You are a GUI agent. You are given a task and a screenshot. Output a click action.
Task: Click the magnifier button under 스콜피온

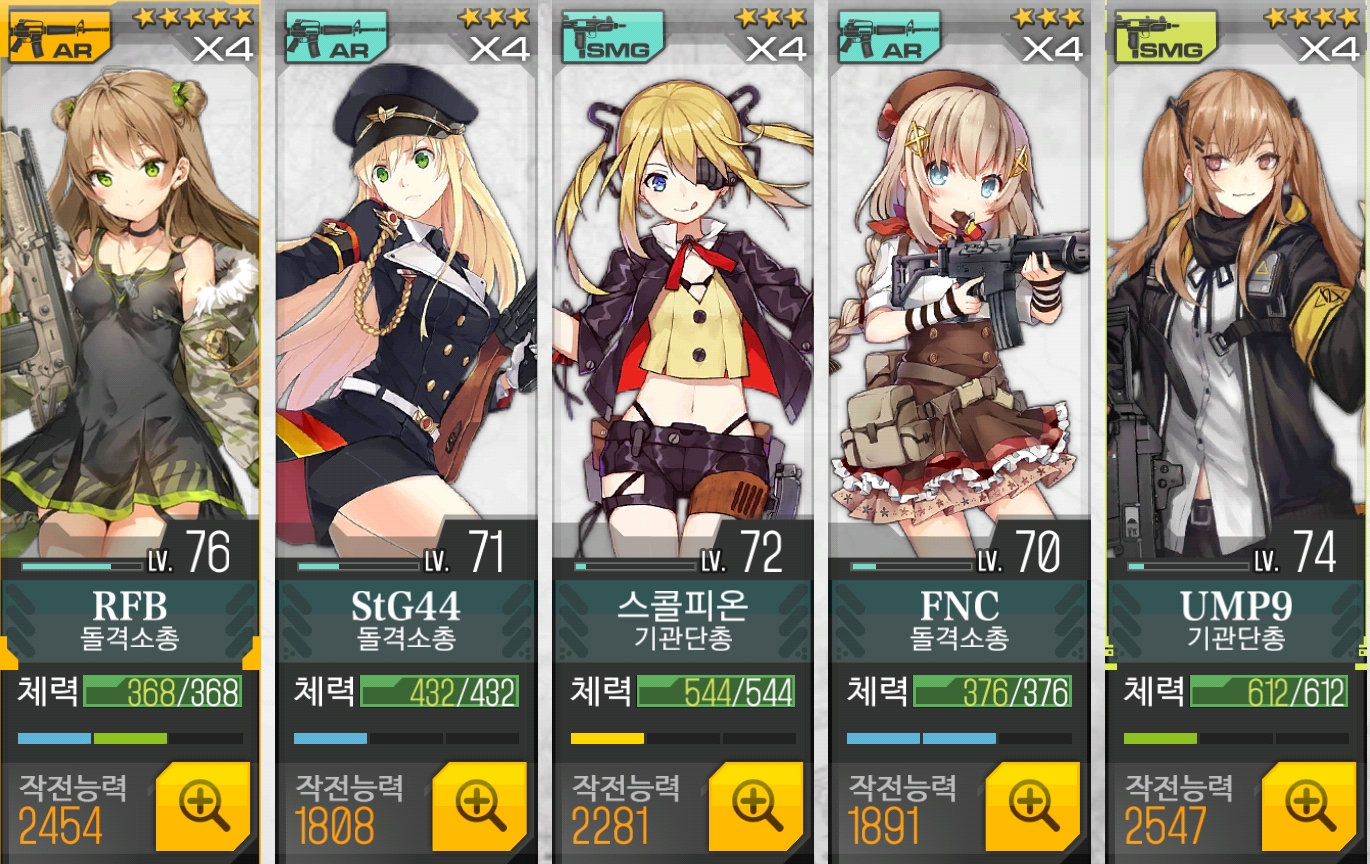coord(756,807)
